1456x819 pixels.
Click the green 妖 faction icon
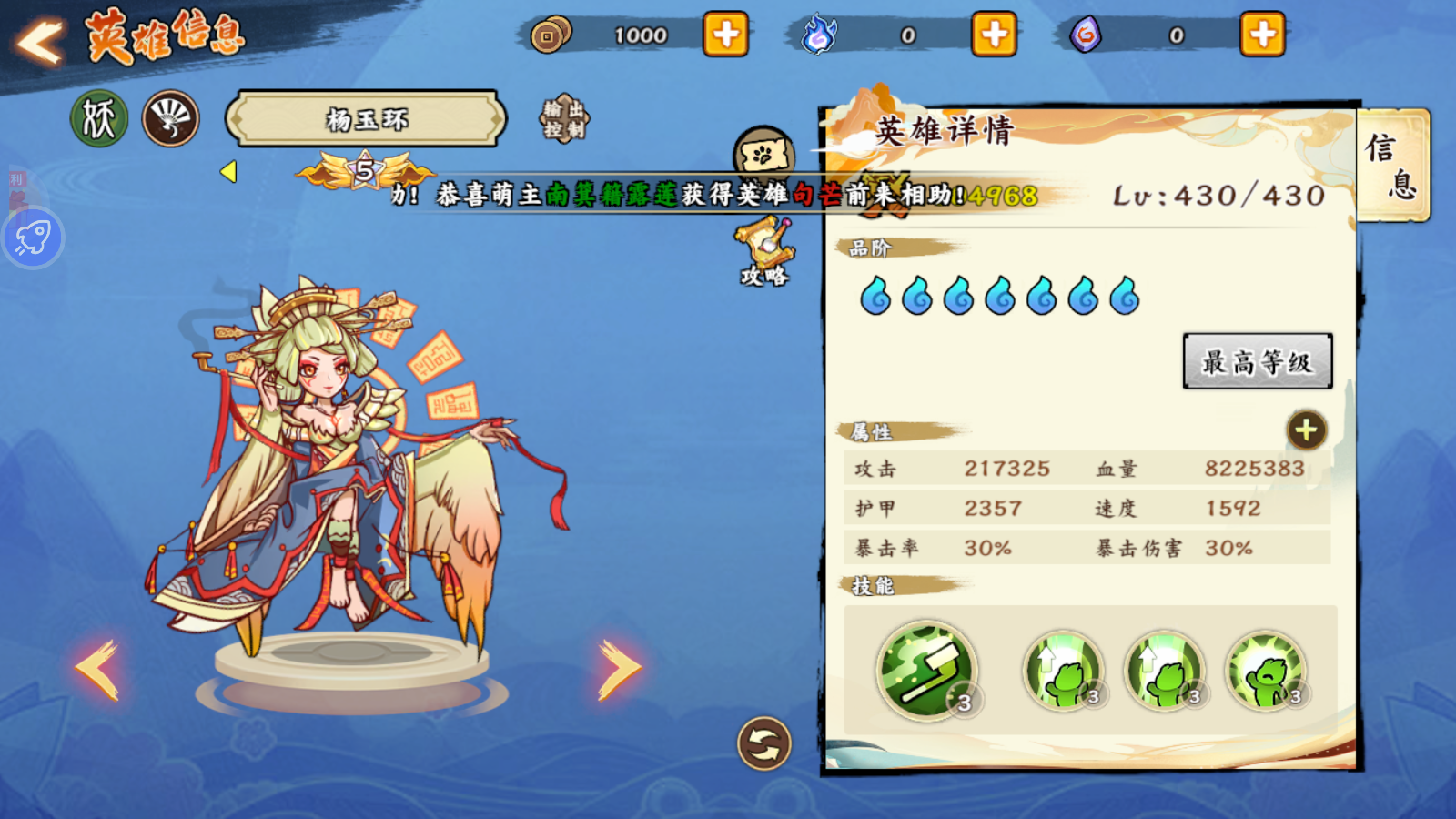coord(99,118)
